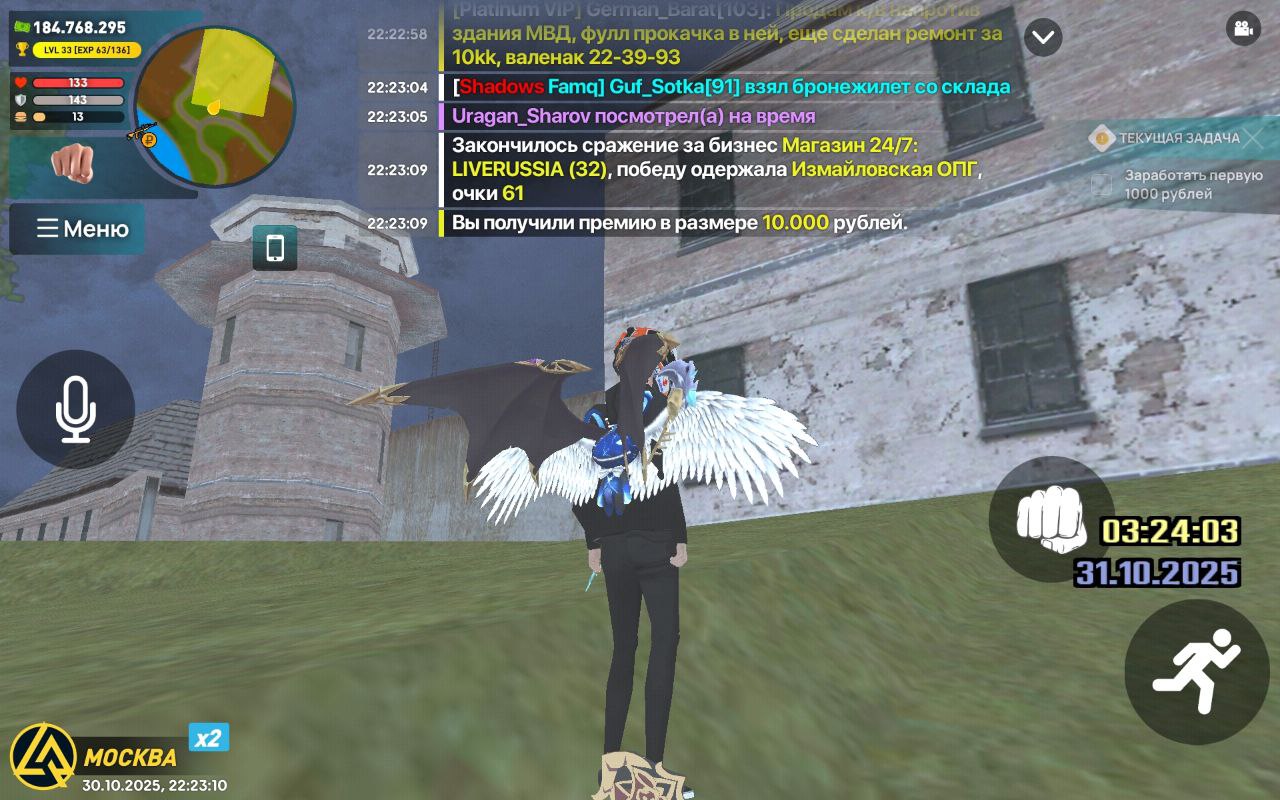Screen dimensions: 1280x800
Task: Collapse the chat using the chevron arrow
Action: [x=1044, y=38]
